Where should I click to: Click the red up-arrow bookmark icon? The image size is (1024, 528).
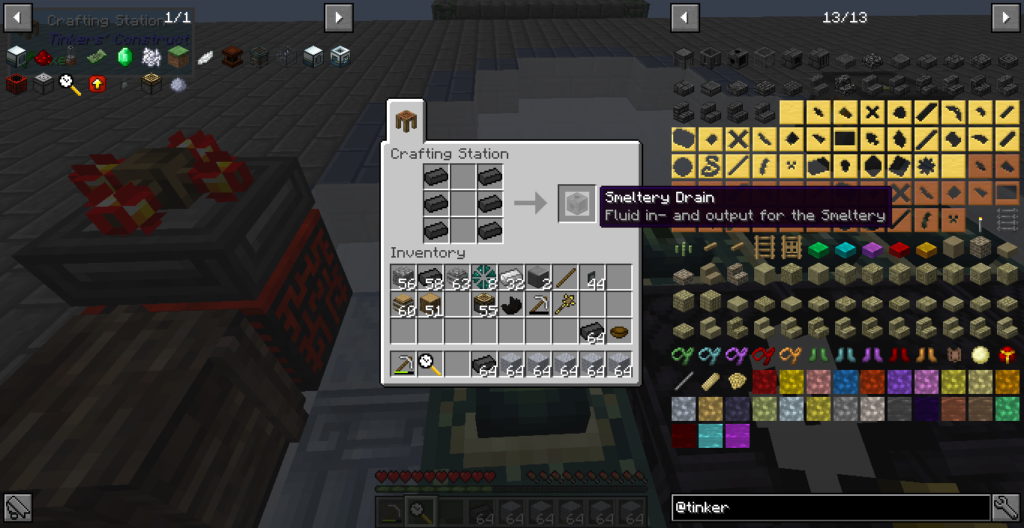click(97, 84)
